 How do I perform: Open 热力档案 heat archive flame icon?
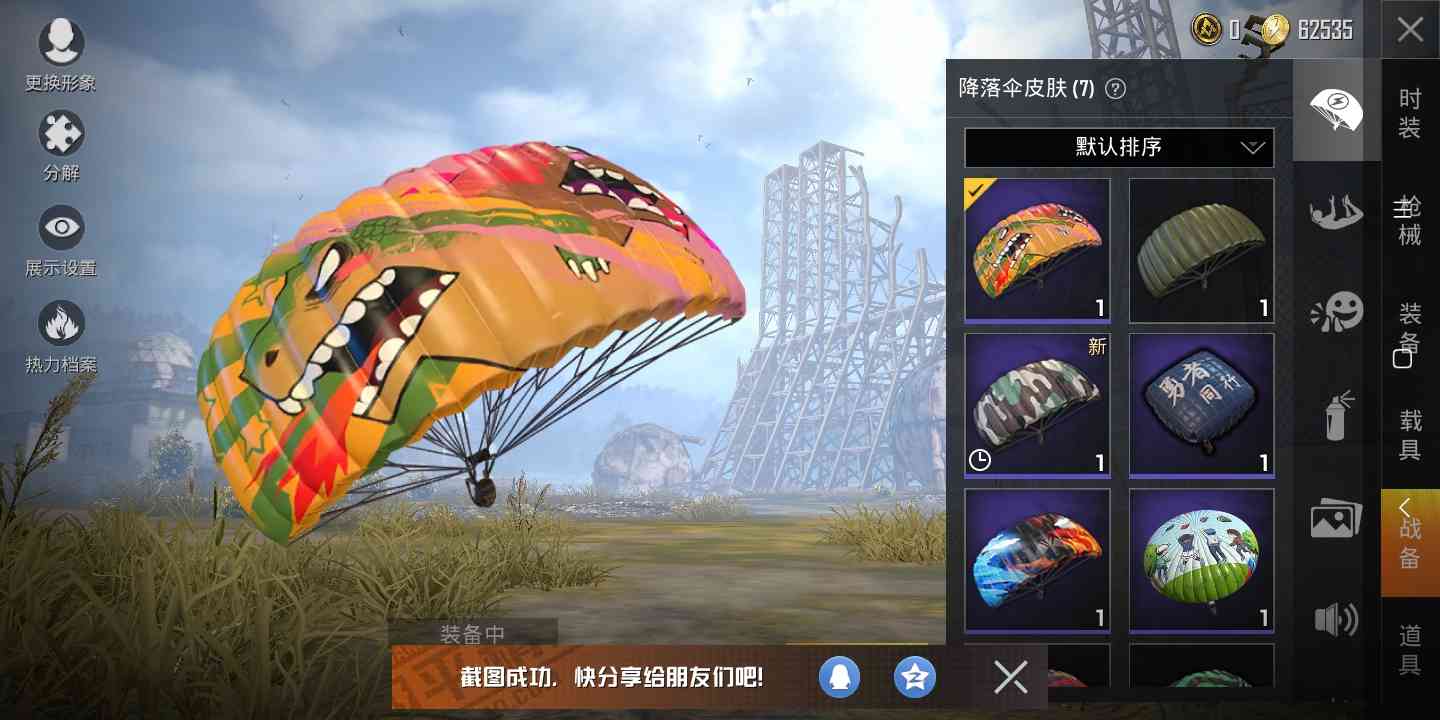[x=62, y=318]
